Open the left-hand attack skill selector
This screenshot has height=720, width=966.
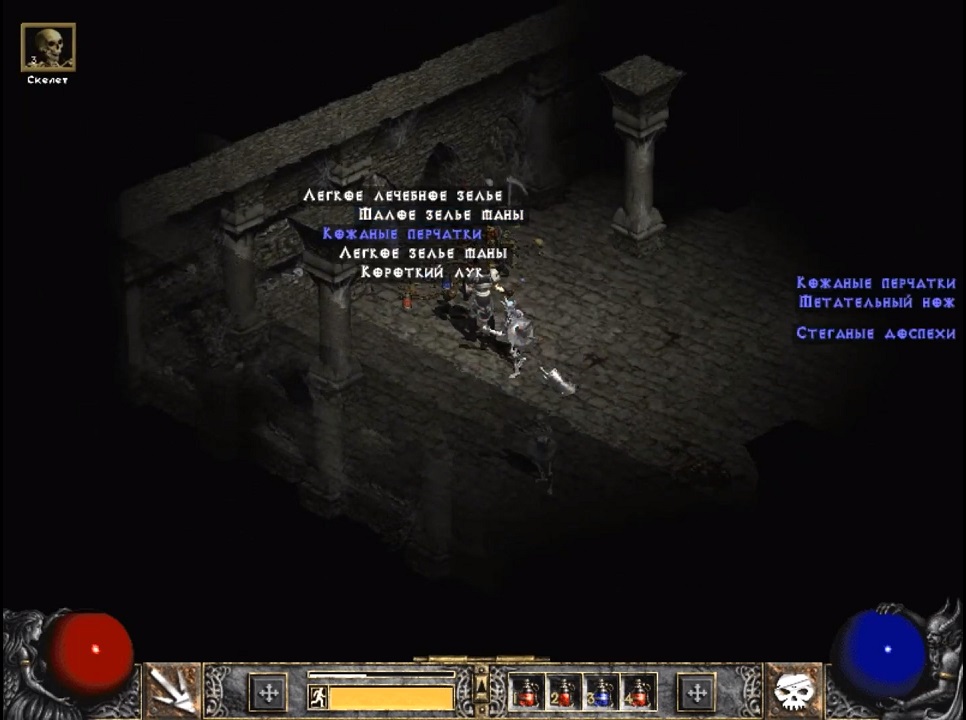[172, 691]
